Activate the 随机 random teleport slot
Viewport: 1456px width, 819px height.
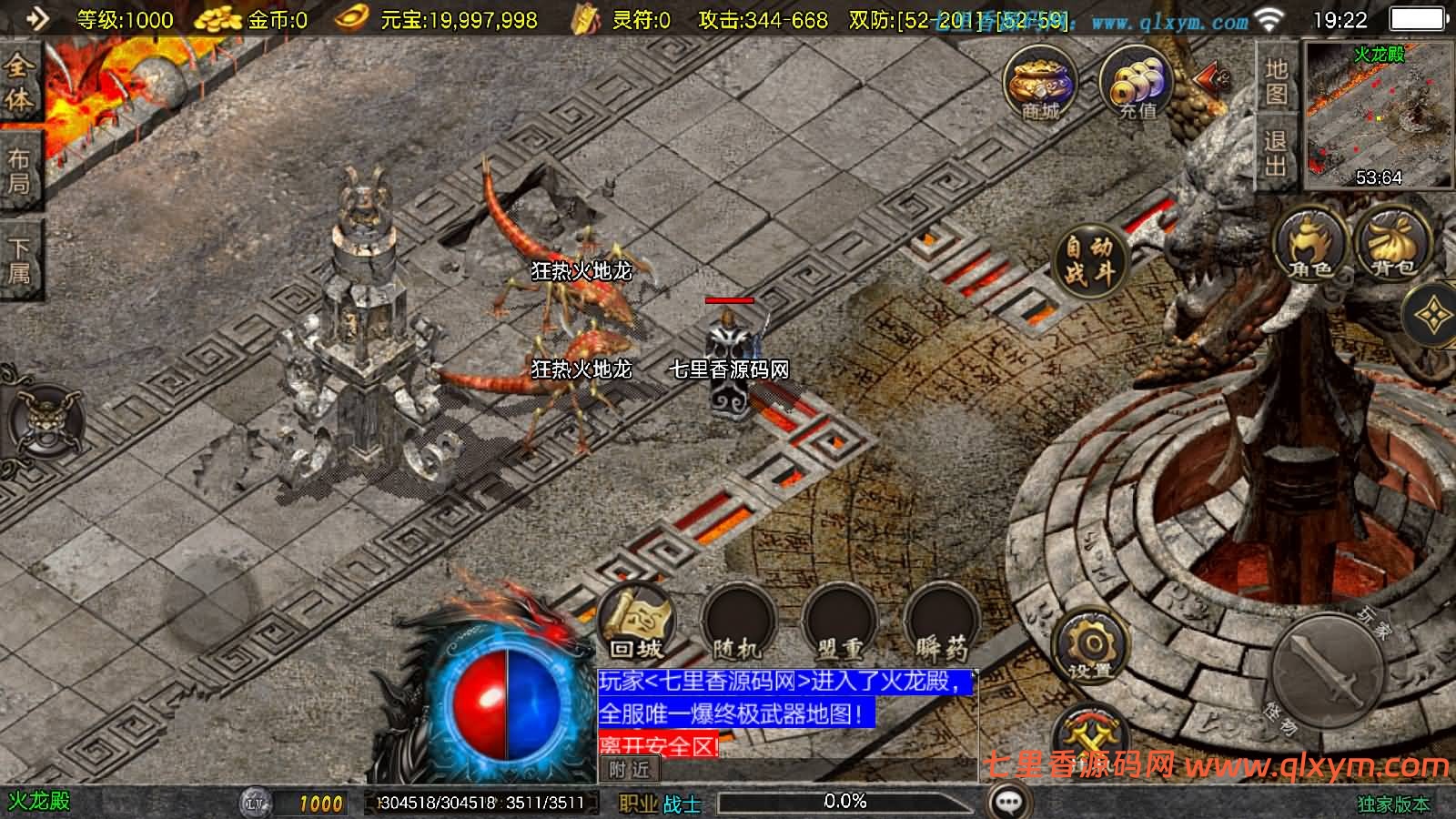coord(738,622)
